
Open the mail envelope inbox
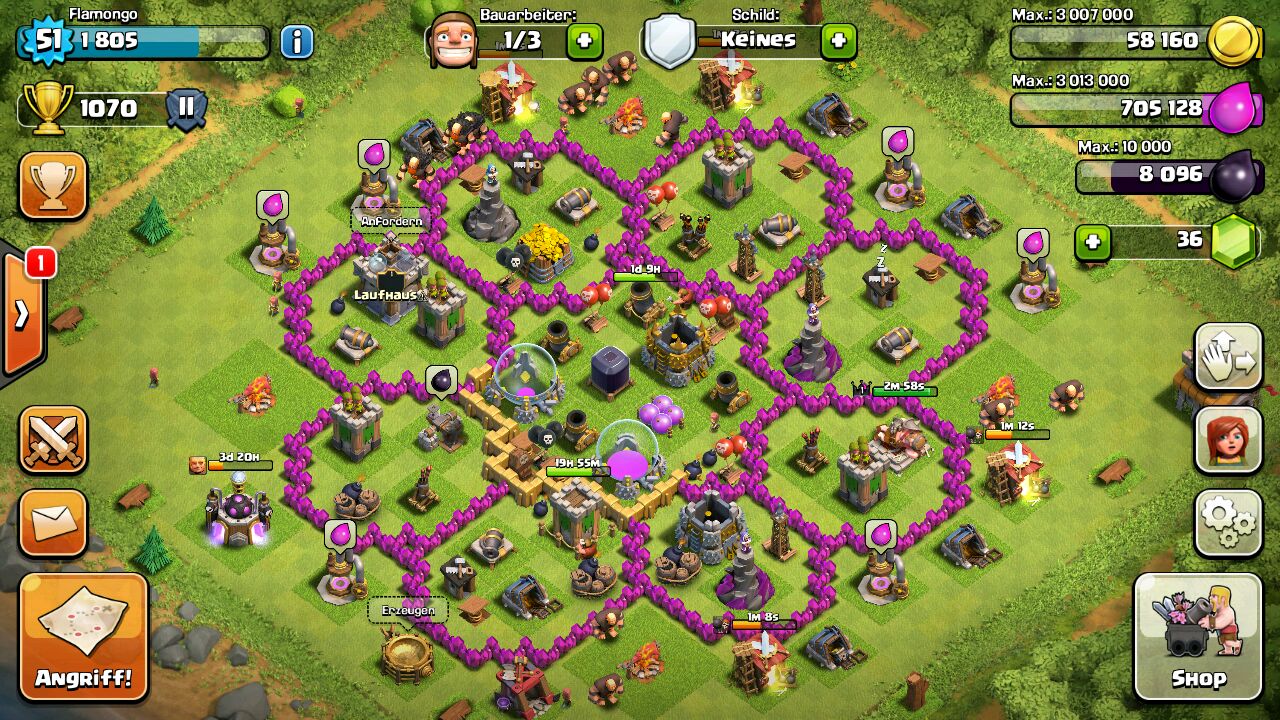tap(53, 522)
